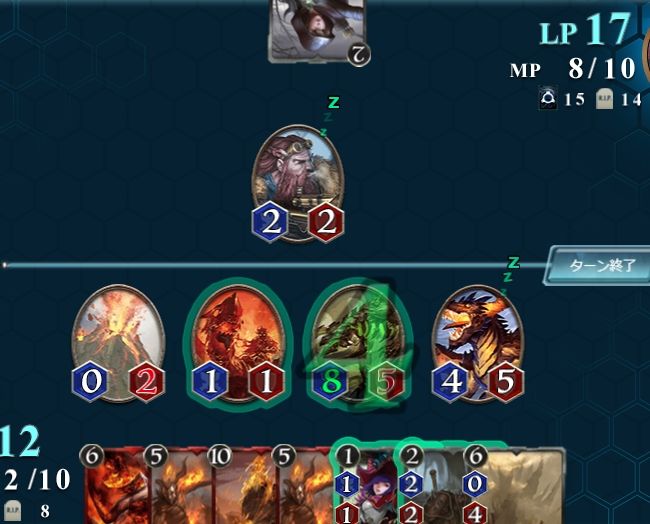The width and height of the screenshot is (650, 524).
Task: Open the opponent's graveyard RIP icon
Action: coord(604,99)
